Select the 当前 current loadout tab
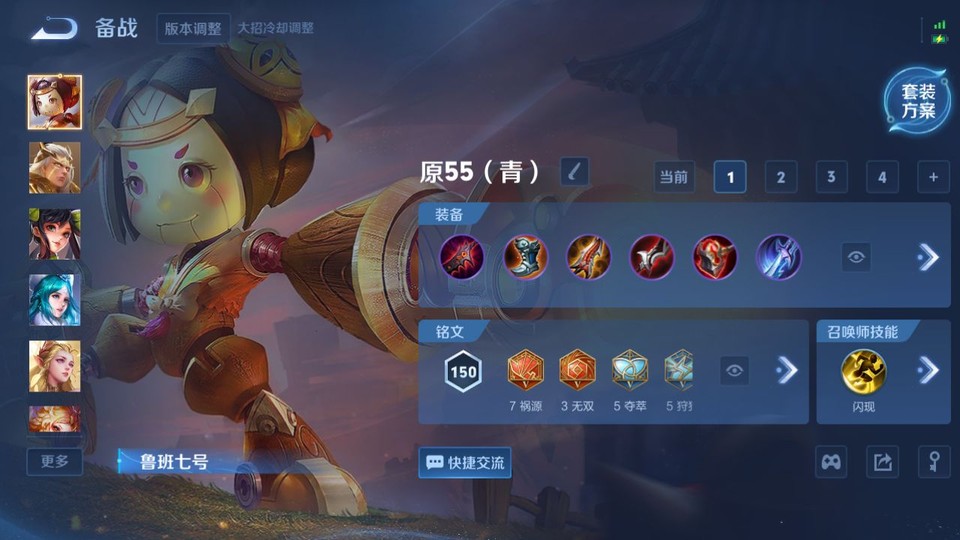 pos(674,177)
